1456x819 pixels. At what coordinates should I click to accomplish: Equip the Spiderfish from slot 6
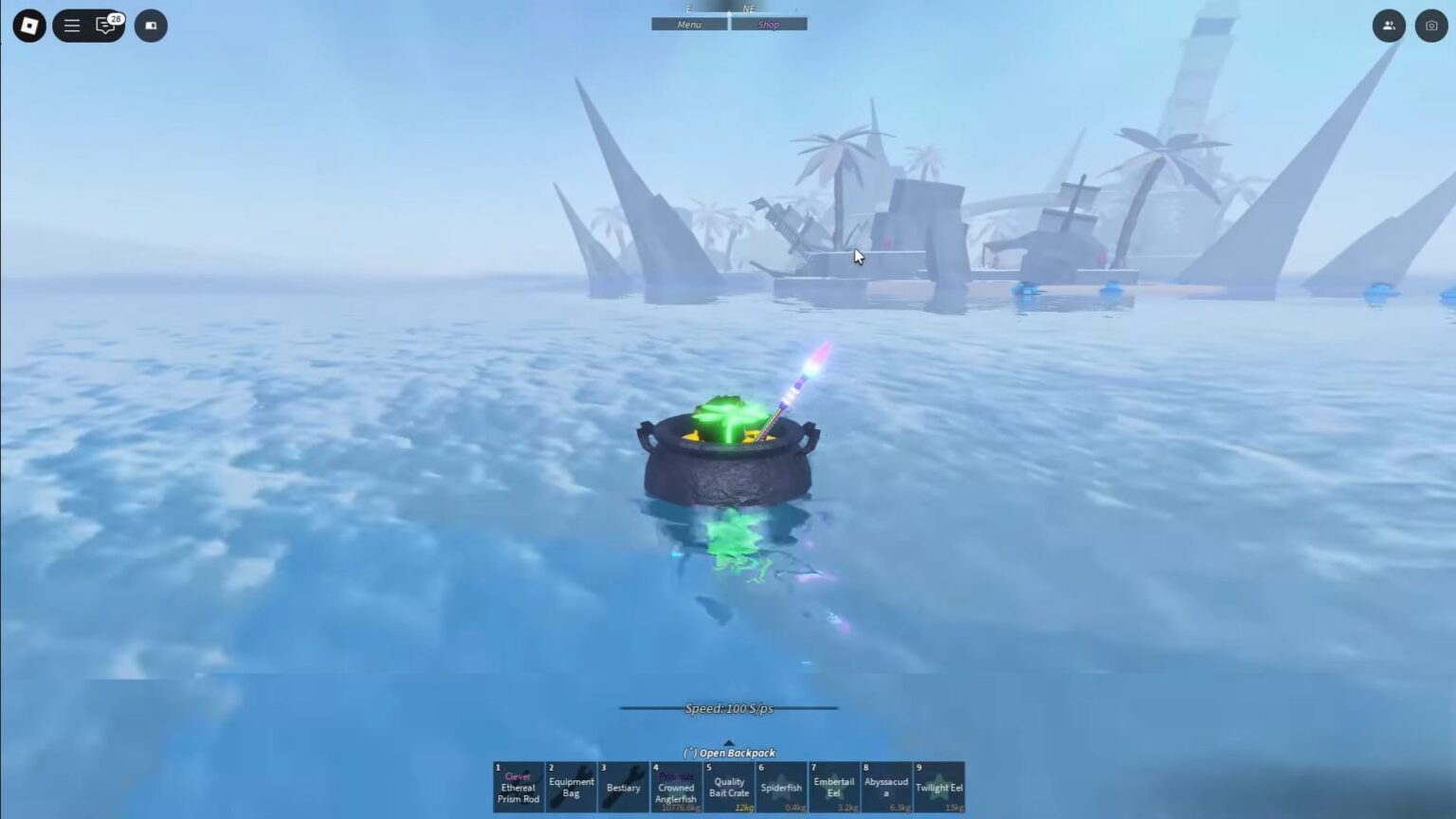click(781, 787)
